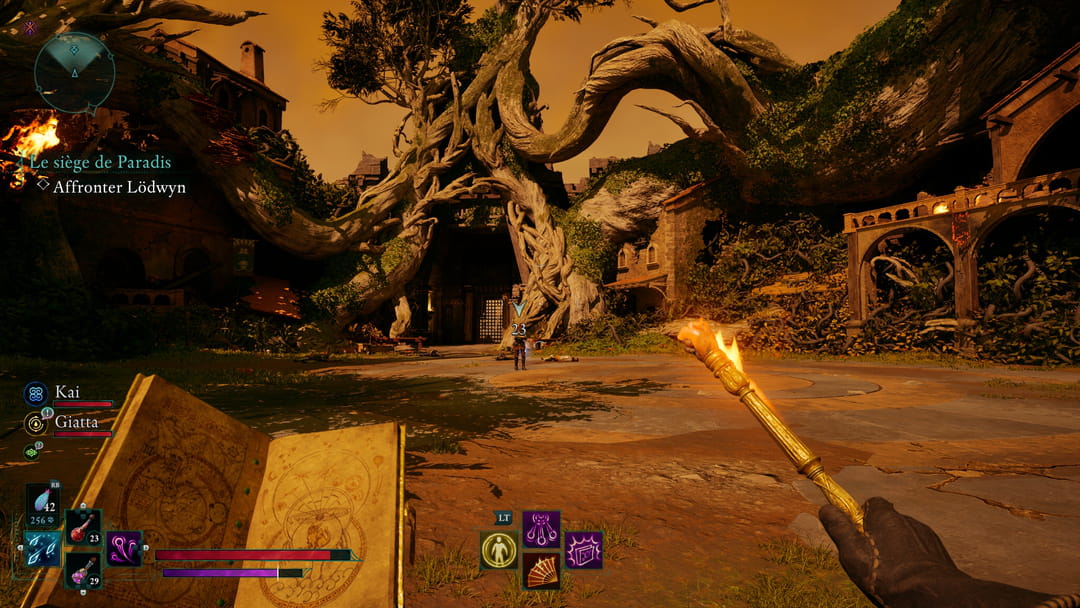The width and height of the screenshot is (1080, 608).
Task: Select companion Kai's portrait icon
Action: (x=36, y=394)
